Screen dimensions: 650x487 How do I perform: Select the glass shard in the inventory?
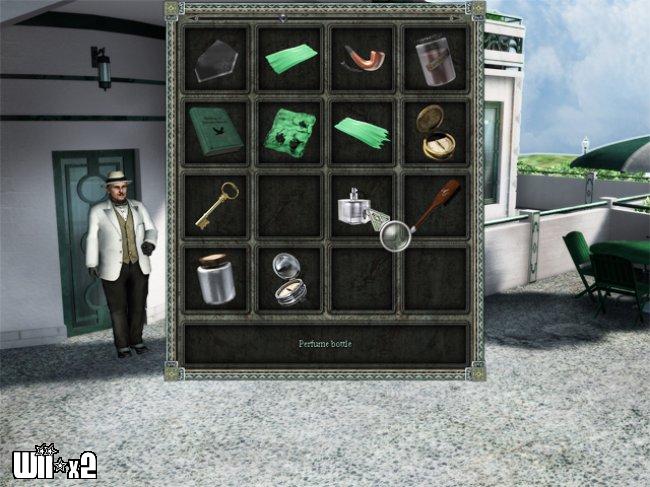(x=217, y=59)
